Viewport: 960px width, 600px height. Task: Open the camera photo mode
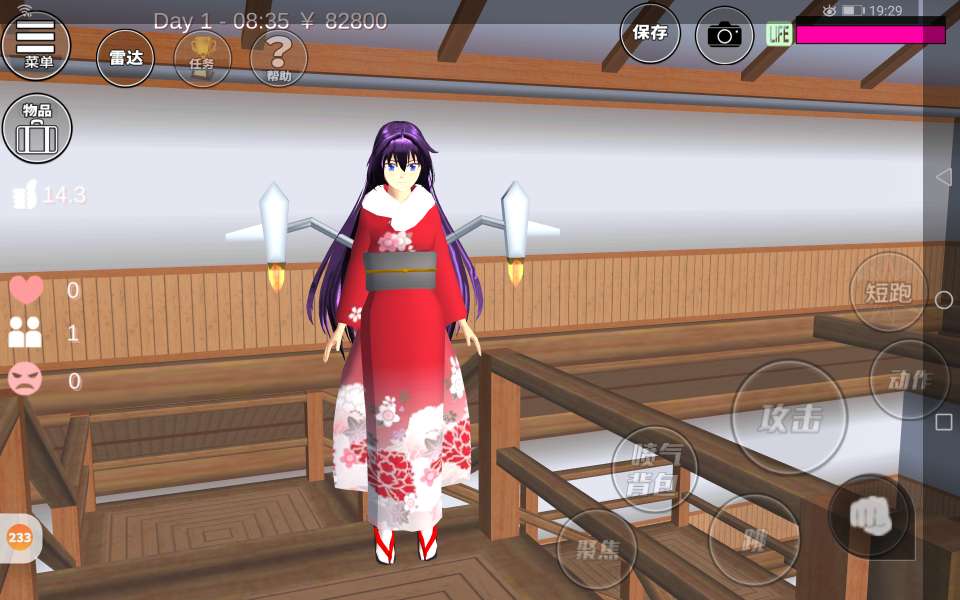[724, 35]
